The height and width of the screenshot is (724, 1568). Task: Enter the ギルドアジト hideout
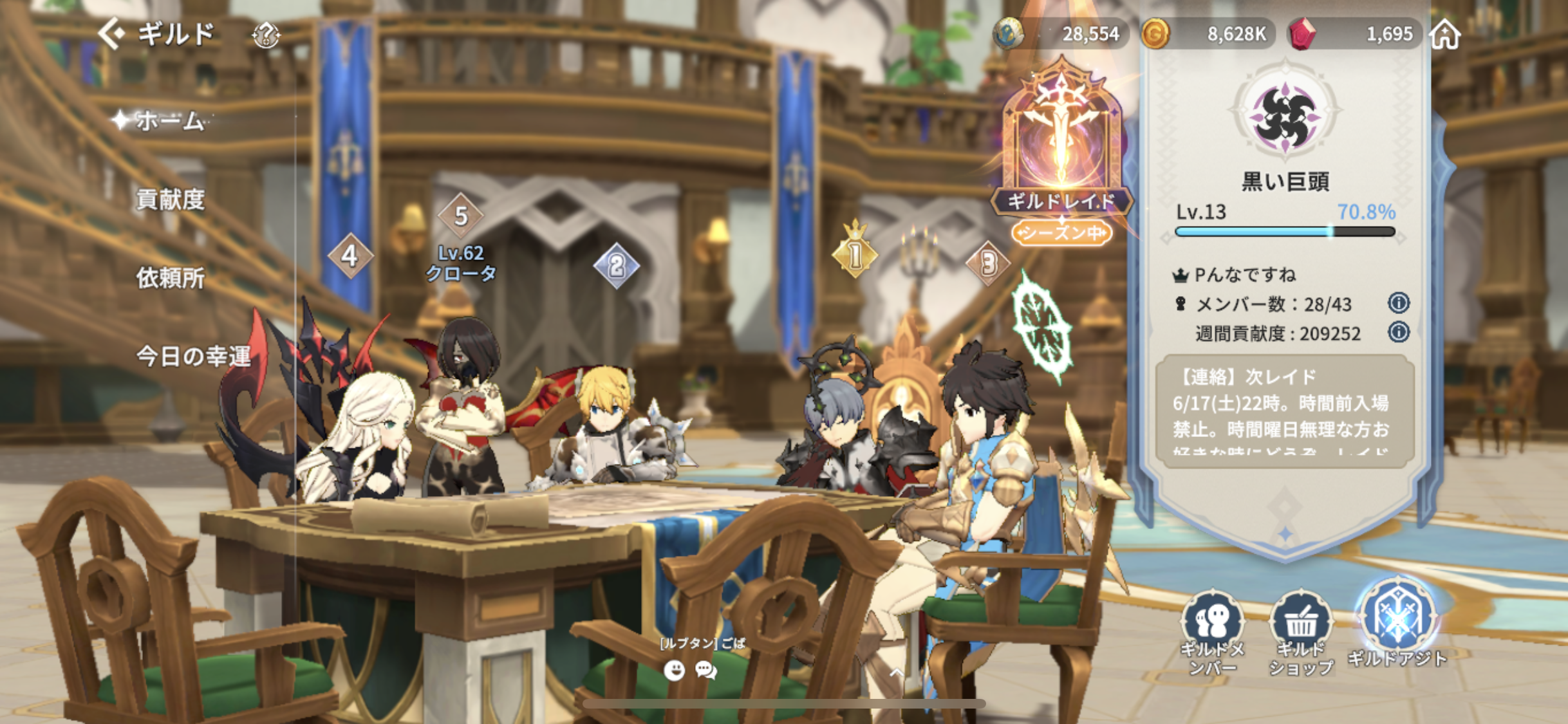pos(1397,624)
